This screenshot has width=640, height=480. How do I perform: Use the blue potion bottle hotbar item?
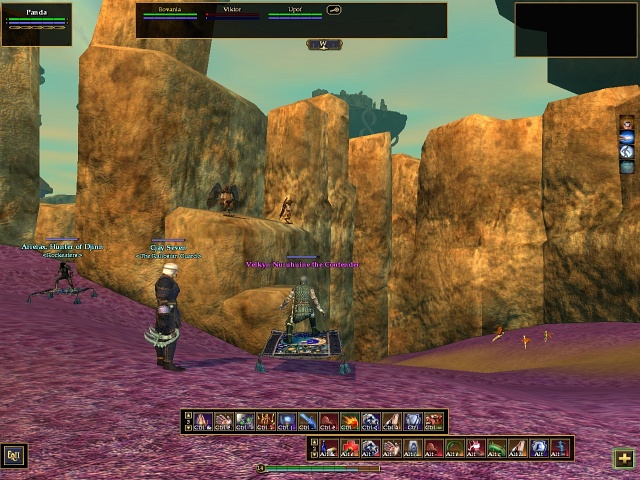click(539, 447)
